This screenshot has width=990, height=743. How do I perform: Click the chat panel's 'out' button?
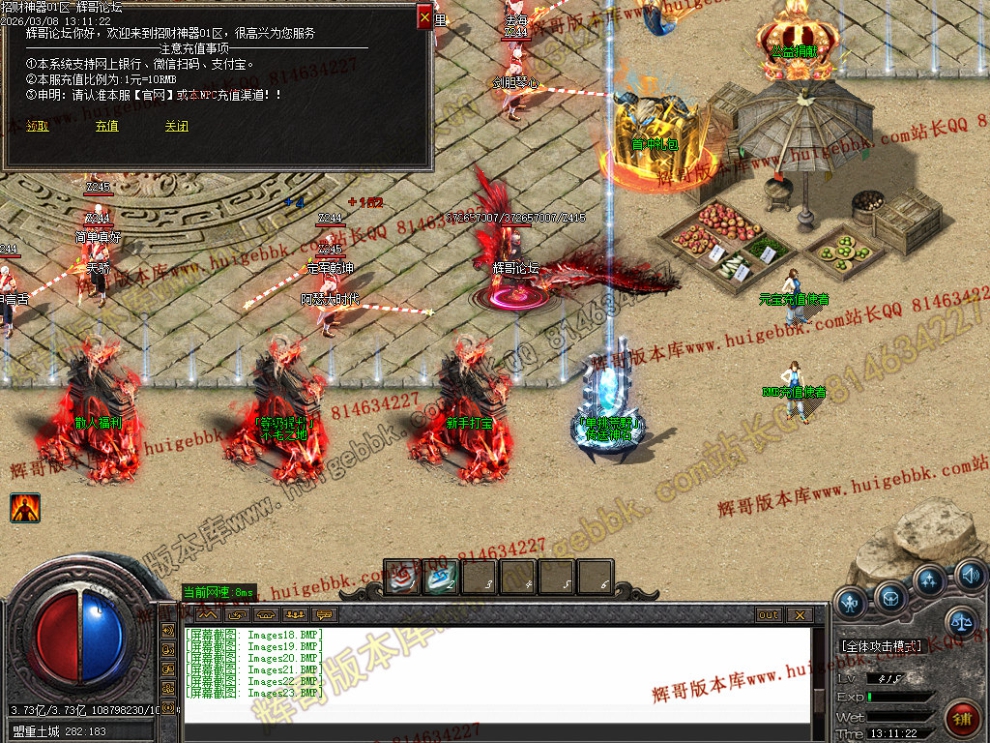coord(768,615)
